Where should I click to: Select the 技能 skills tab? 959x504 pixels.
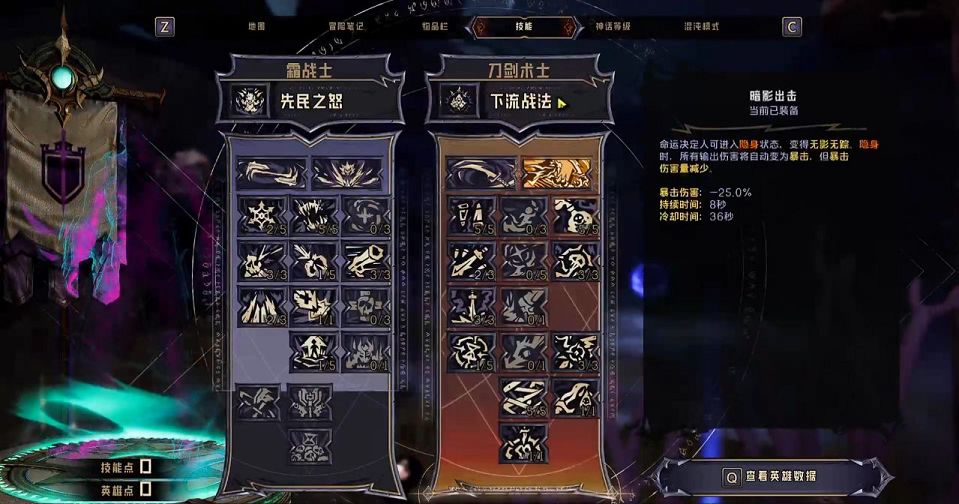(x=523, y=27)
